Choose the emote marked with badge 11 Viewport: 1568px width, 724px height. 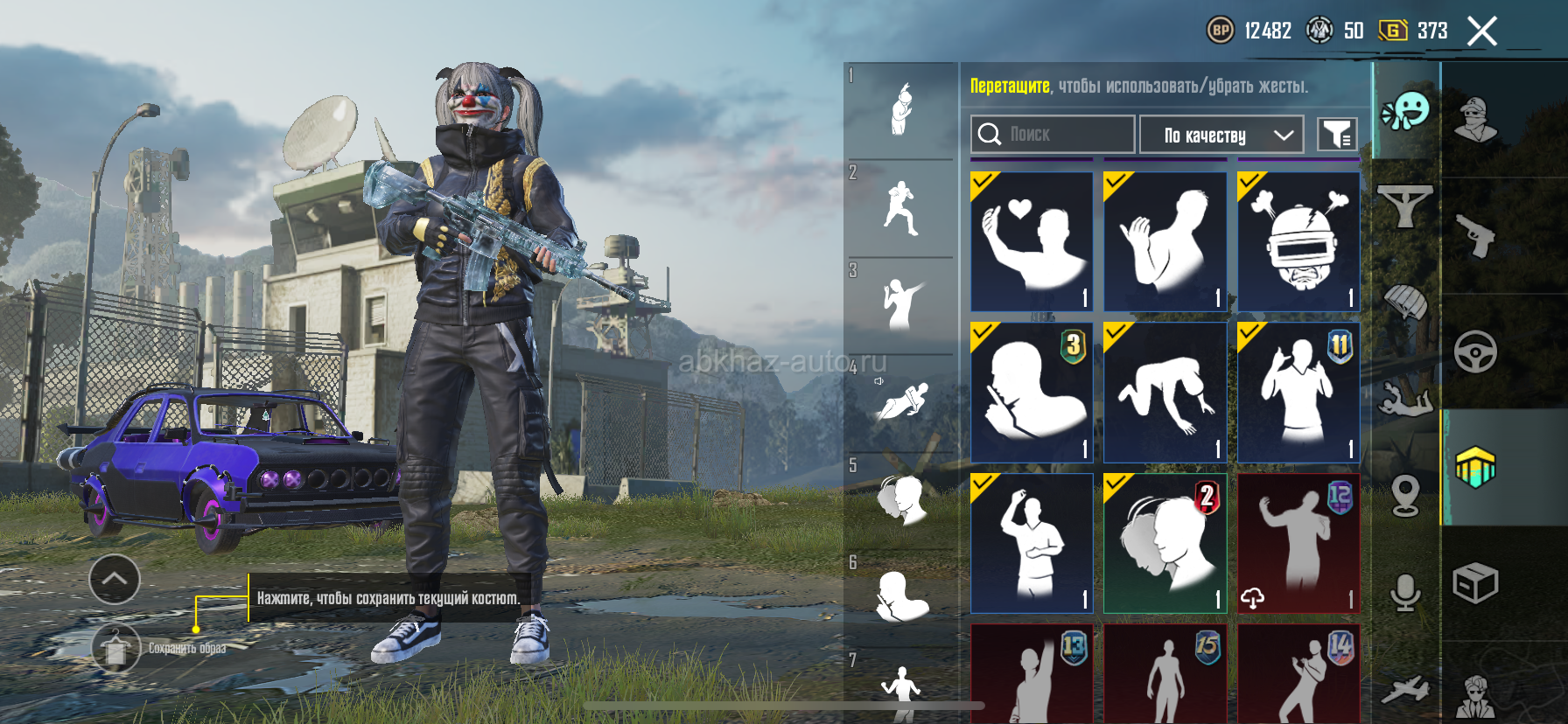pyautogui.click(x=1298, y=392)
